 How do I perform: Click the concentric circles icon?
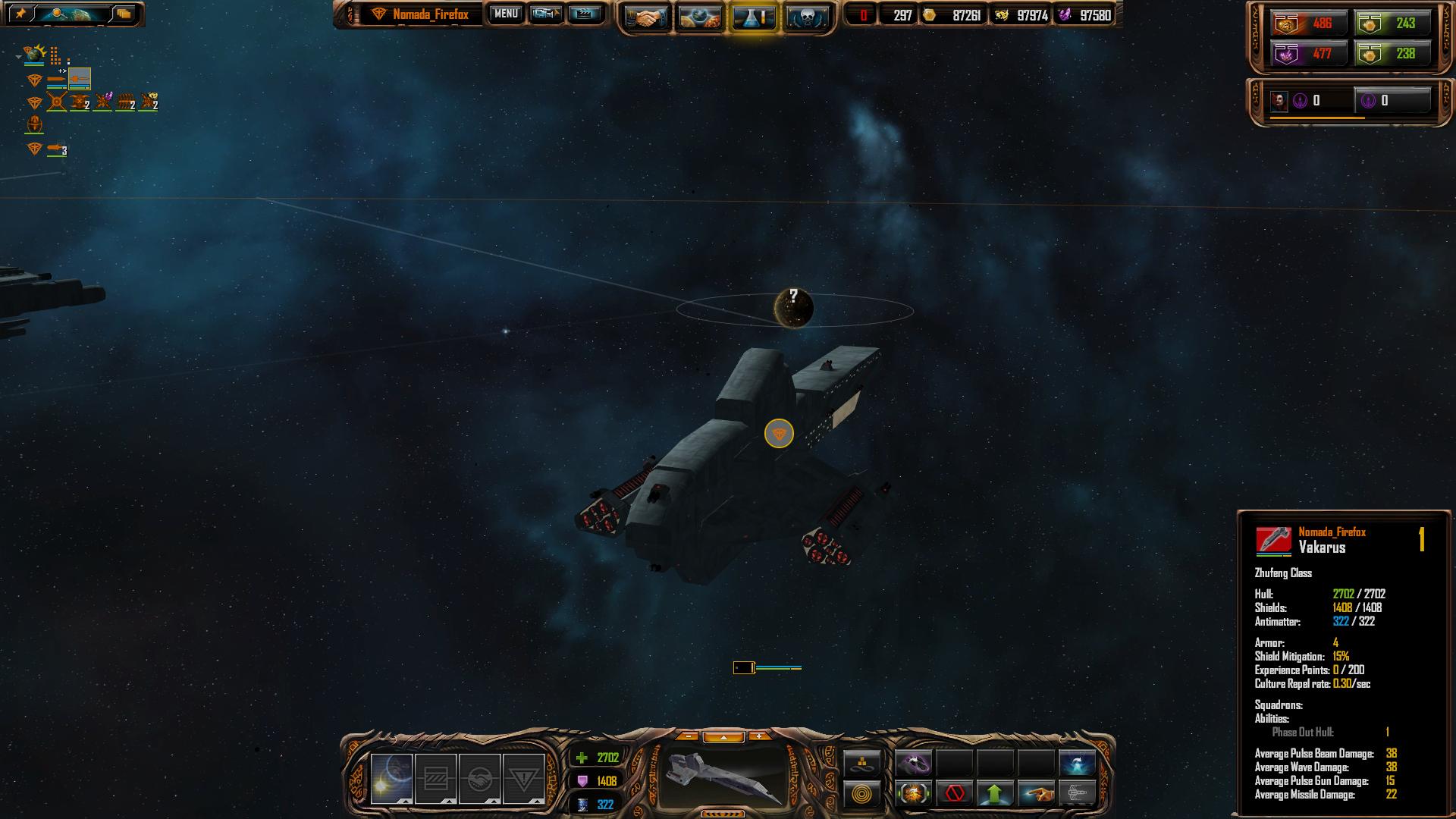point(861,794)
